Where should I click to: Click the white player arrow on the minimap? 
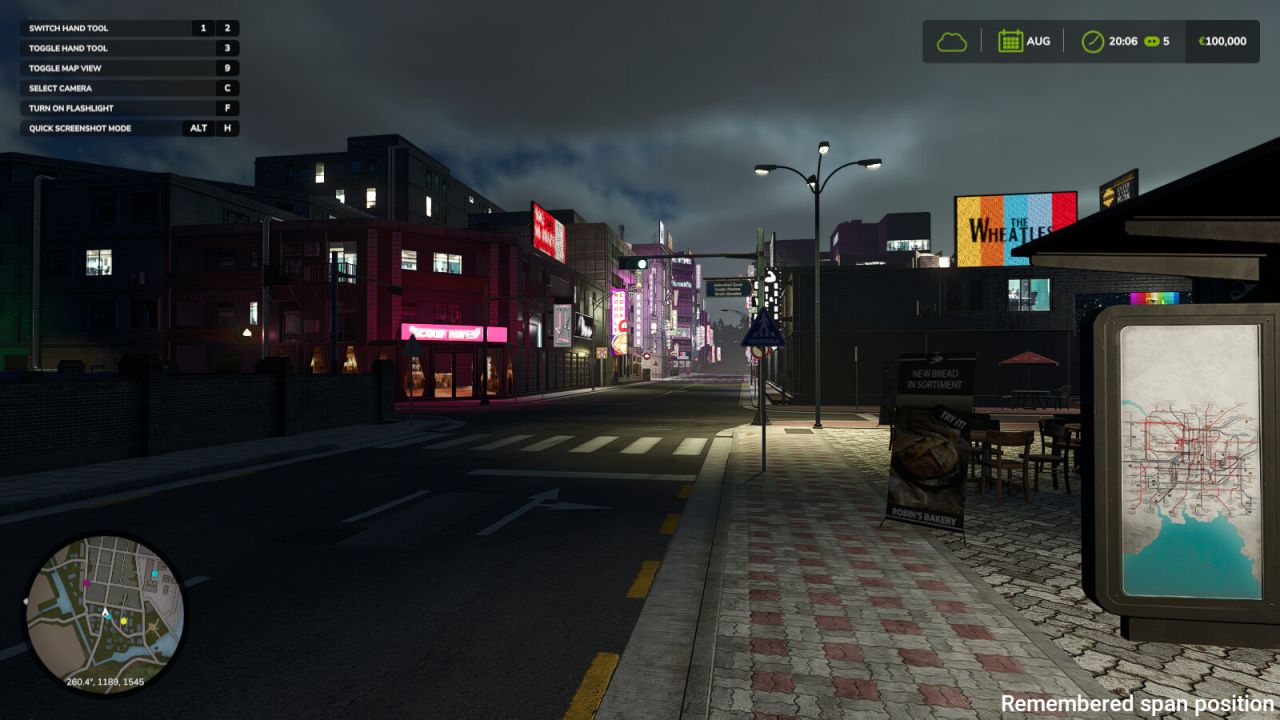click(x=104, y=611)
